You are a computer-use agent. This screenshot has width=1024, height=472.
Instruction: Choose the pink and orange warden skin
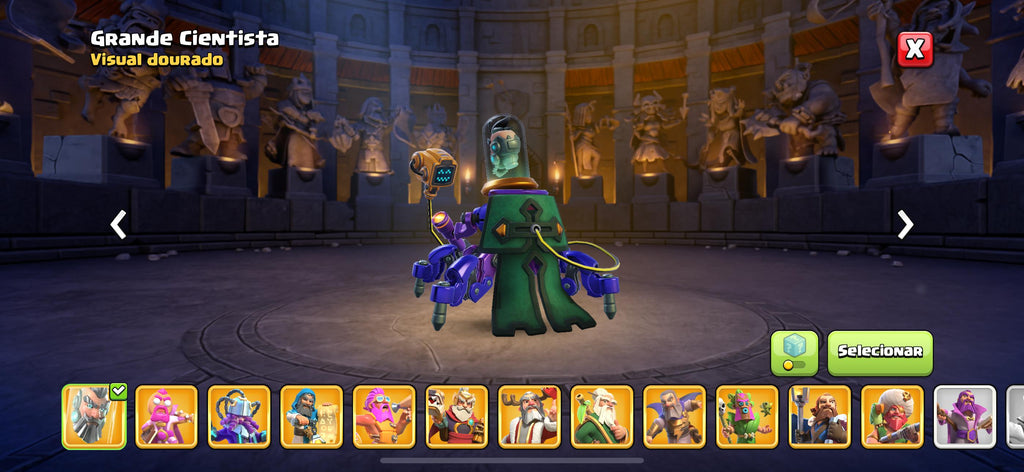[x=384, y=416]
